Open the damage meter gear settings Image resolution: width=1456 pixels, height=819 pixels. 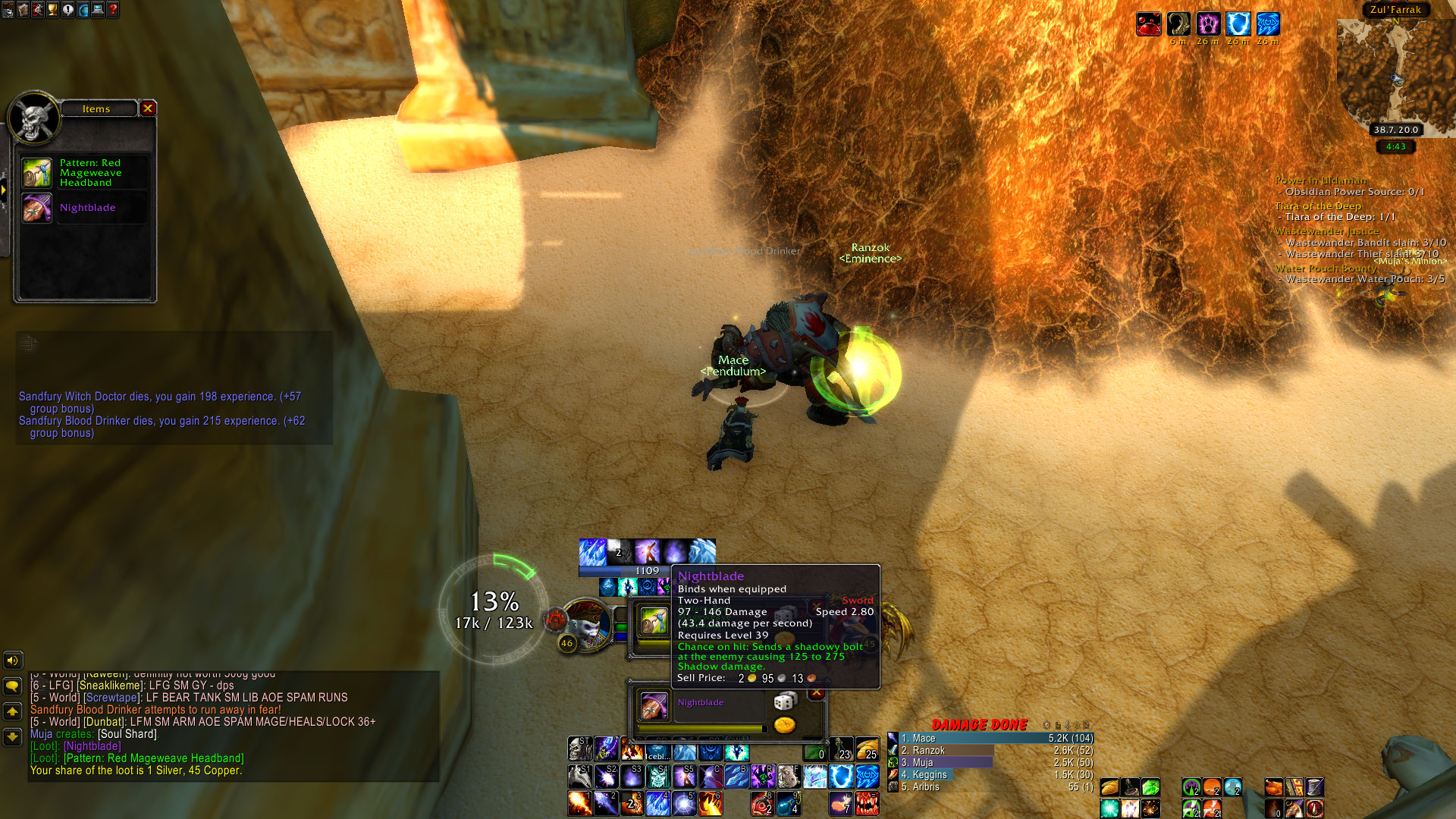tap(1046, 725)
